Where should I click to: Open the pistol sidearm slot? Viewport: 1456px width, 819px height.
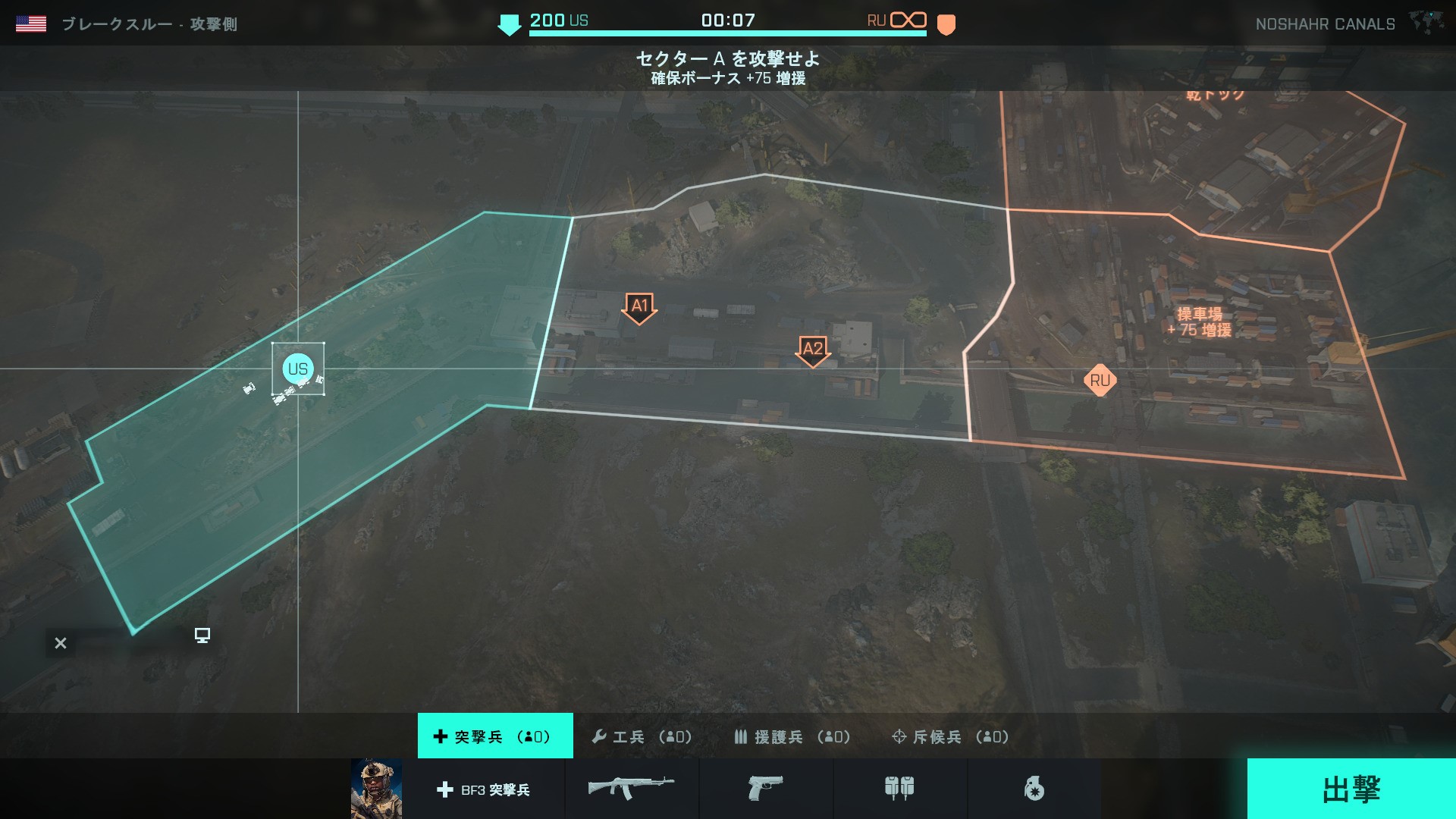tap(765, 789)
